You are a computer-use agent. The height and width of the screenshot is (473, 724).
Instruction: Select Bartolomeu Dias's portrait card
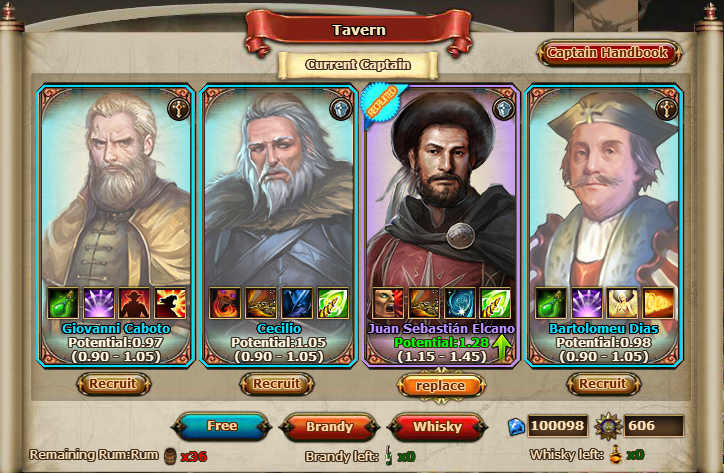click(x=603, y=190)
